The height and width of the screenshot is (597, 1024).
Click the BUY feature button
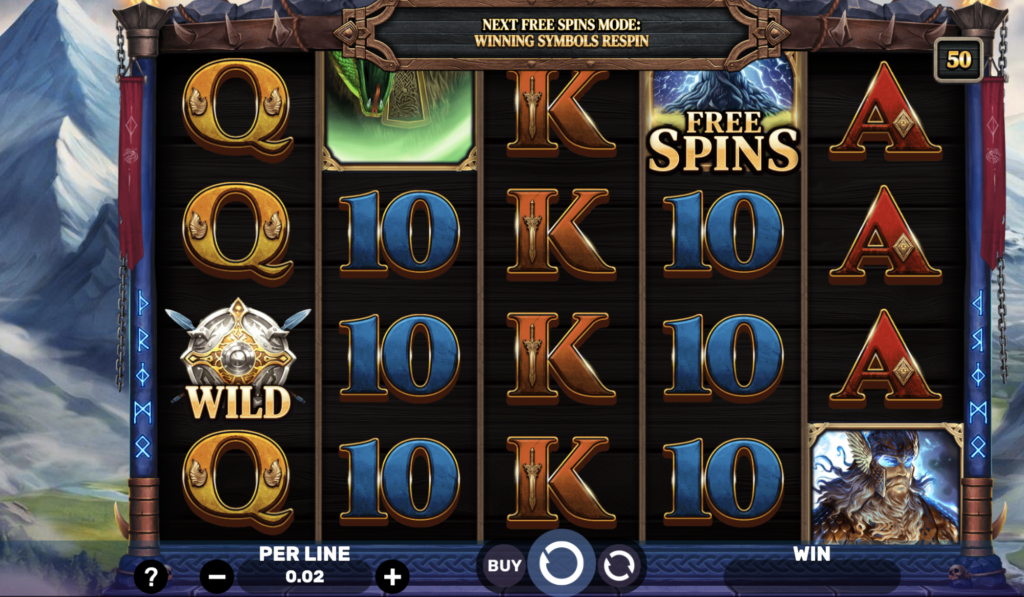tap(505, 566)
